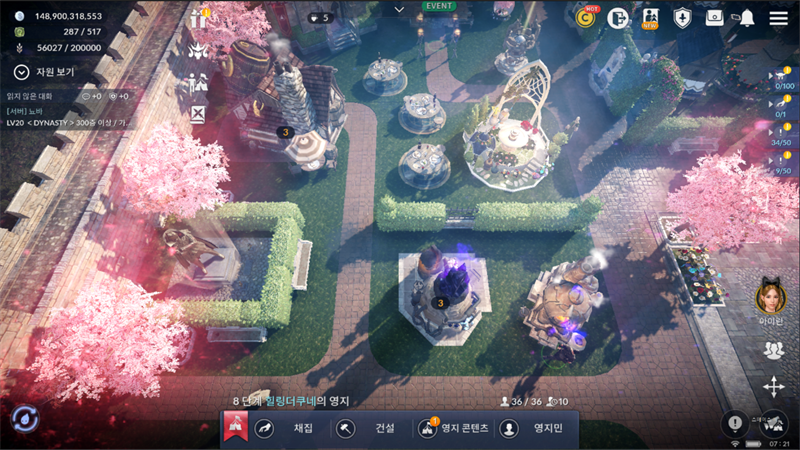This screenshot has height=450, width=800.
Task: Click the circular swap icon in bottom-left corner
Action: point(24,421)
